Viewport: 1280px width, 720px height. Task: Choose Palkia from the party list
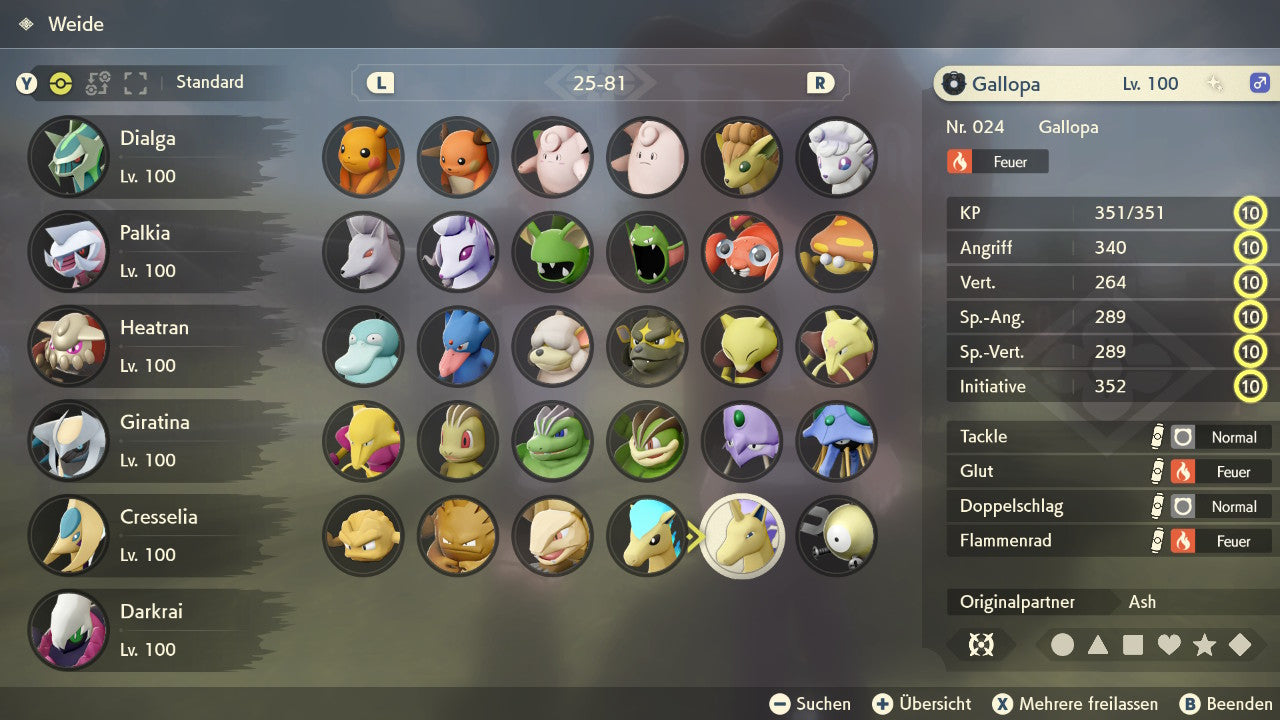click(x=150, y=251)
